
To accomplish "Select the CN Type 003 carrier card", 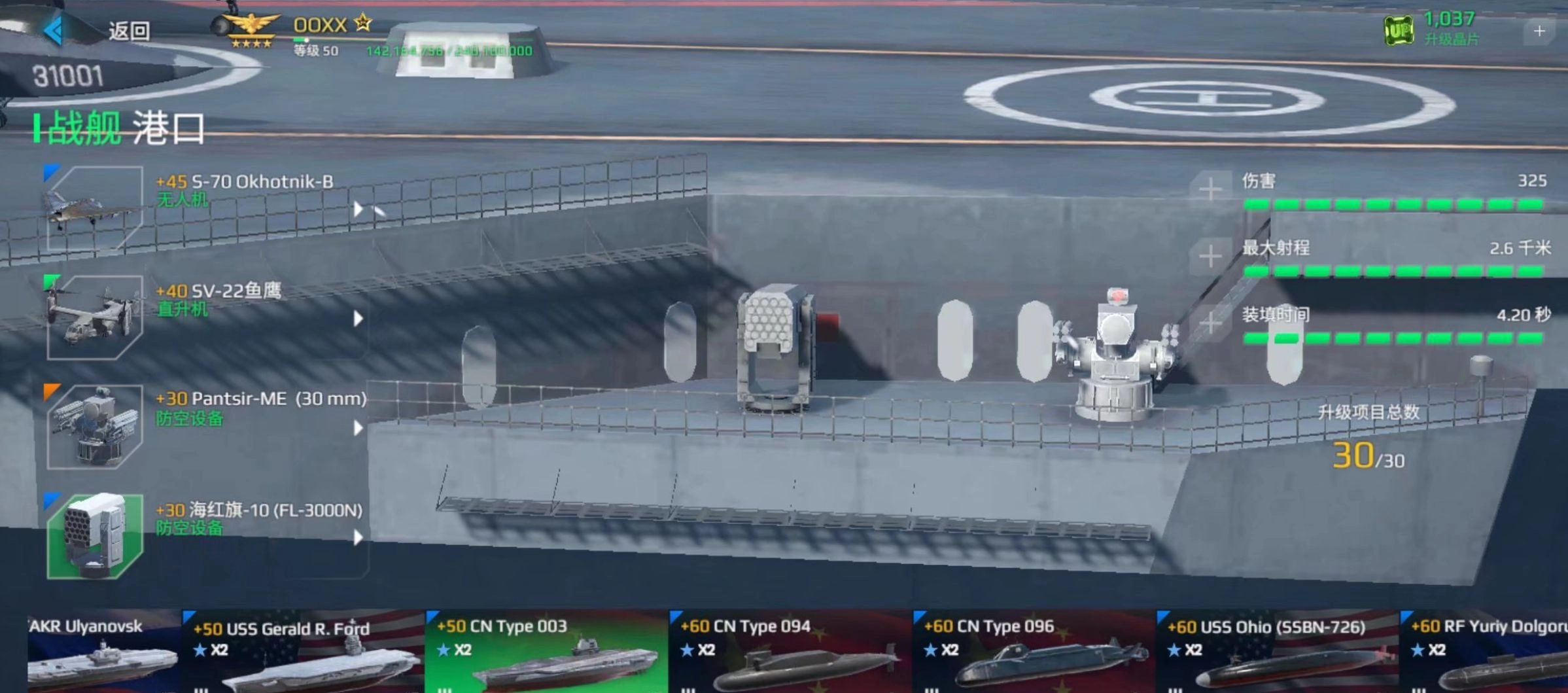I will pos(546,651).
